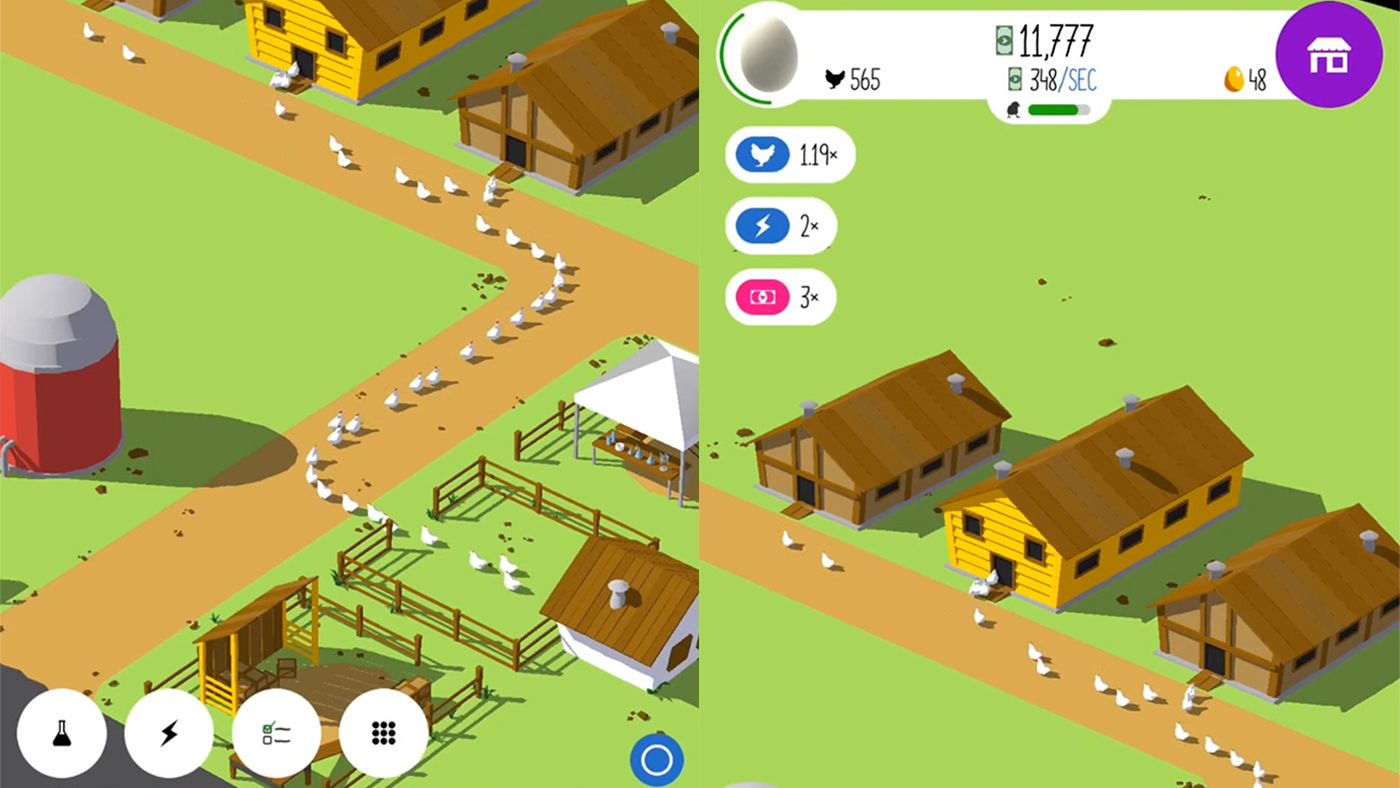Tap the pink 3x cash multiplier icon
1400x788 pixels.
(x=780, y=296)
